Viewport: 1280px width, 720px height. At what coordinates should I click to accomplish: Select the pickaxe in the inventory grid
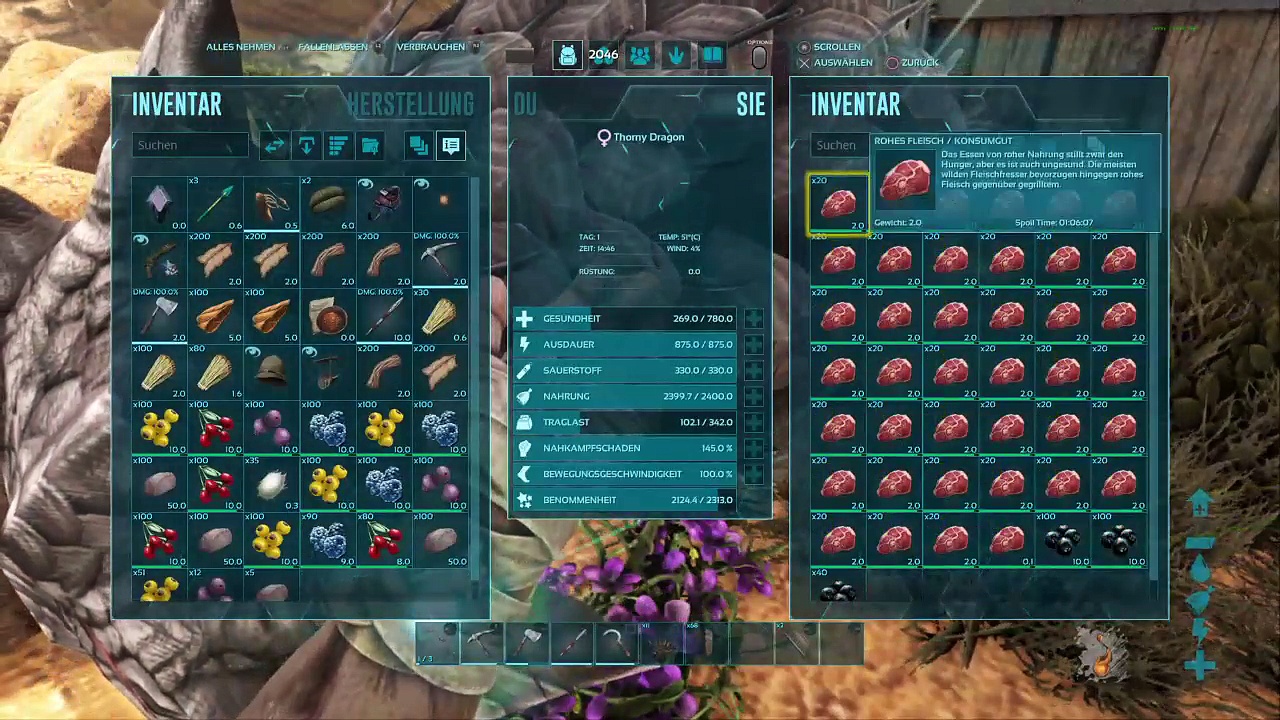[440, 260]
